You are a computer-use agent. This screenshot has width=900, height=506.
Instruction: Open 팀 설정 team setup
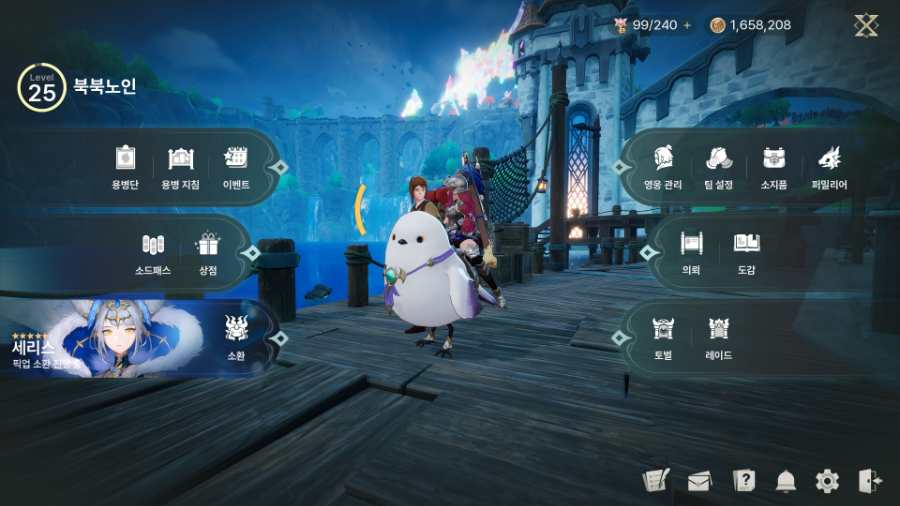[718, 166]
